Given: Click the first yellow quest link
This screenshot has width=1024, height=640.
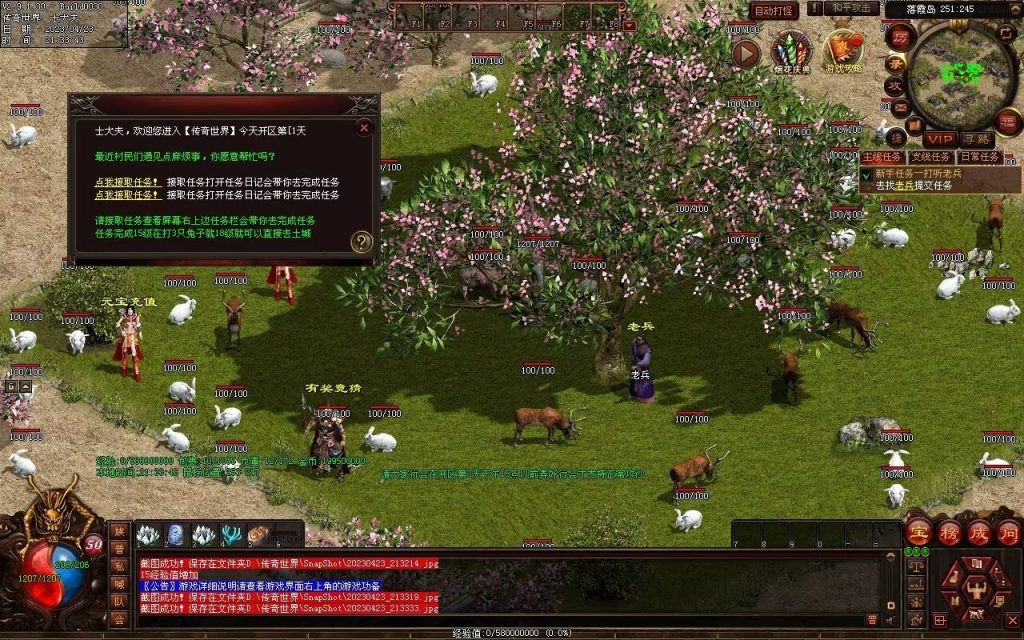Looking at the screenshot, I should click(x=127, y=182).
